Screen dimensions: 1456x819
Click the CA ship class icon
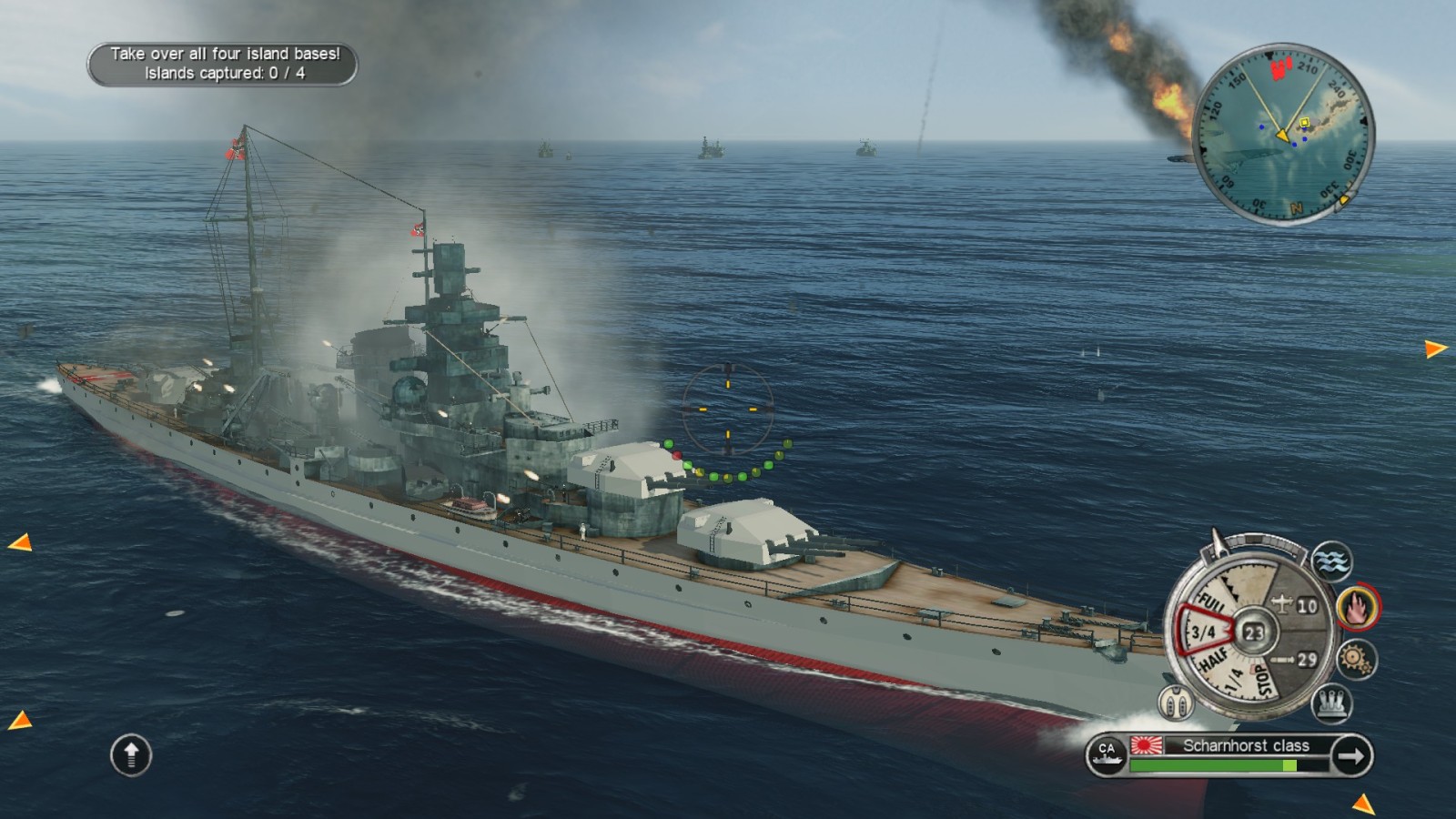[1107, 754]
